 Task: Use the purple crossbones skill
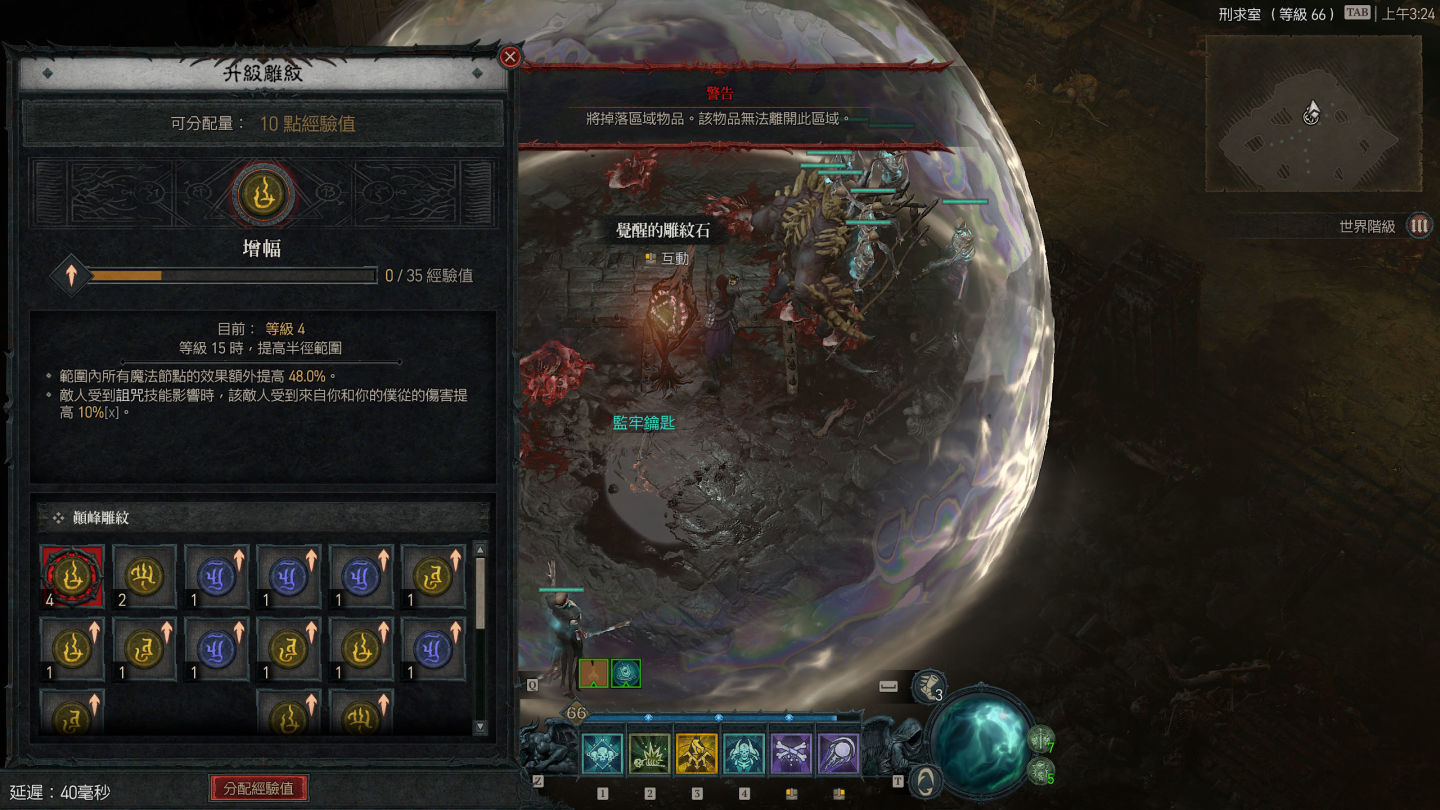[791, 754]
